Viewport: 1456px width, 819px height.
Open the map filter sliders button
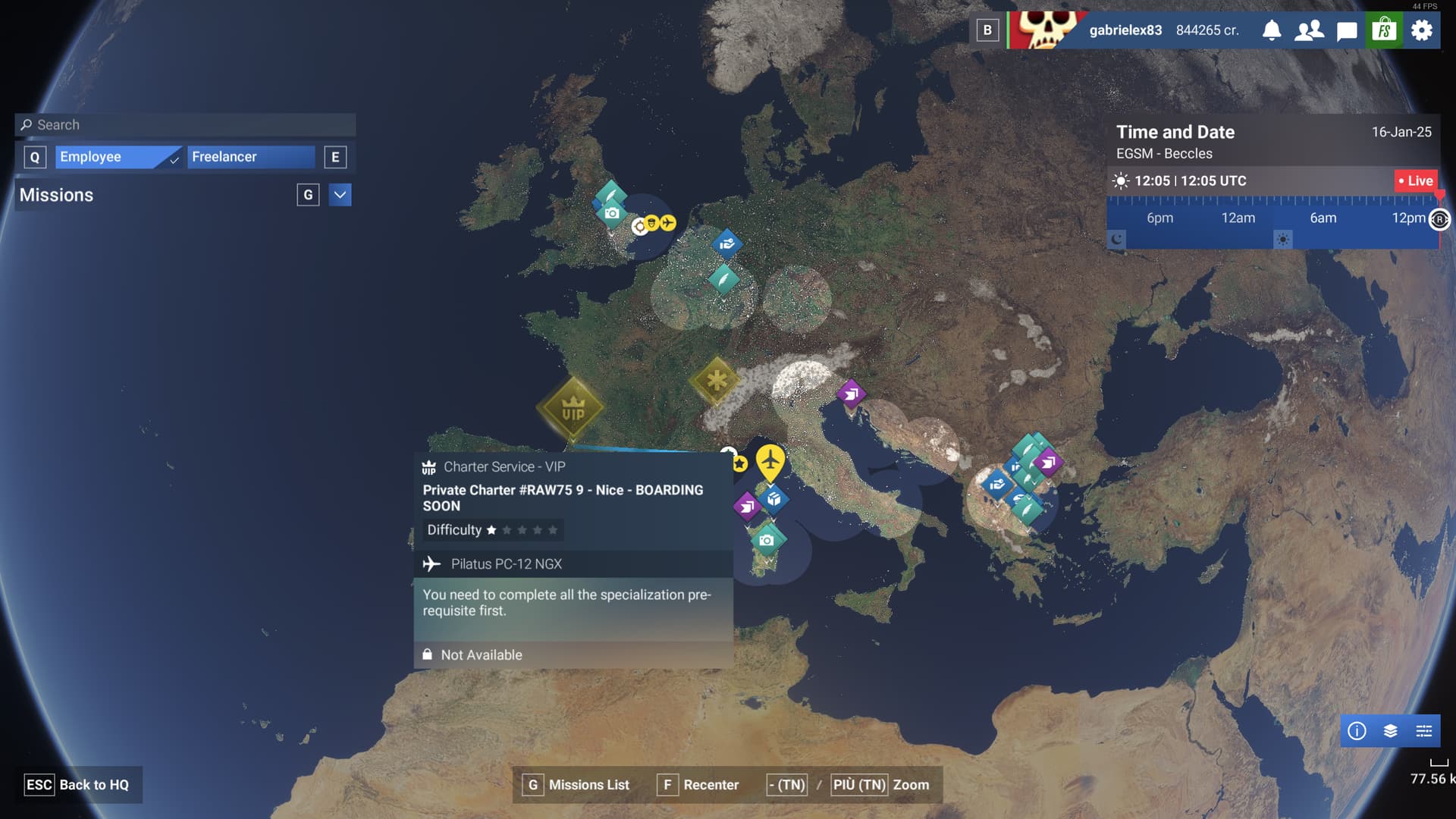pos(1423,731)
